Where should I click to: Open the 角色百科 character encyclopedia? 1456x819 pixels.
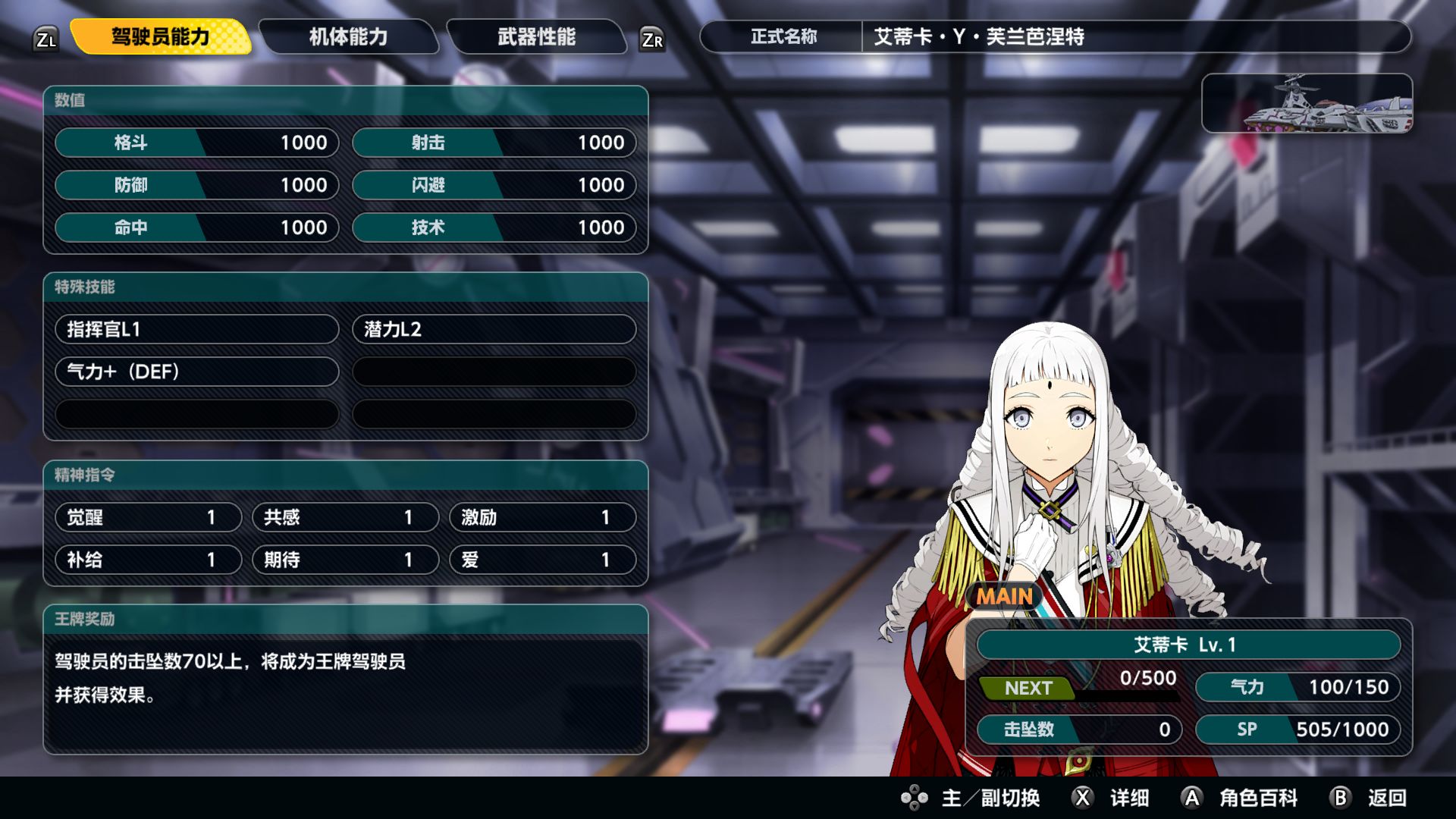tap(1240, 798)
